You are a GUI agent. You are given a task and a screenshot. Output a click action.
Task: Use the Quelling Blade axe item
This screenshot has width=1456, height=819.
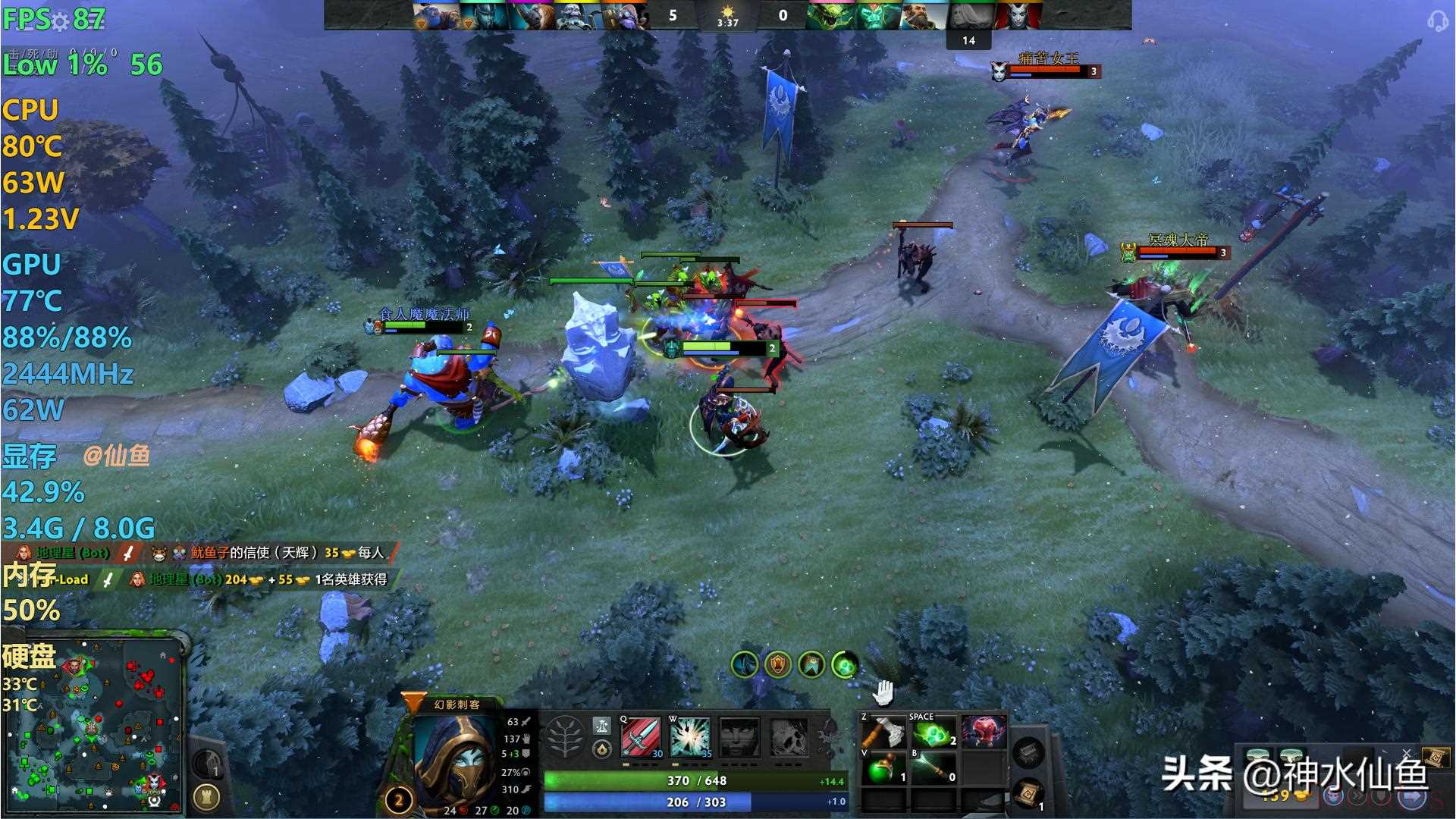pos(883,733)
